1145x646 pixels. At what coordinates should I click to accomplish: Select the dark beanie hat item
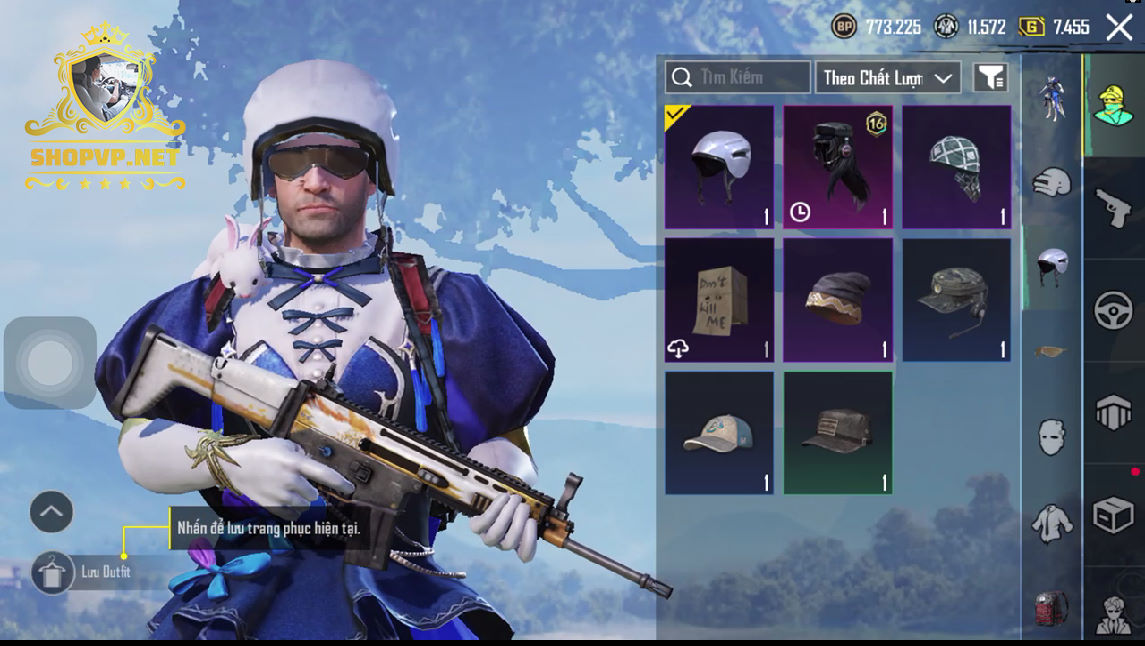(x=838, y=300)
